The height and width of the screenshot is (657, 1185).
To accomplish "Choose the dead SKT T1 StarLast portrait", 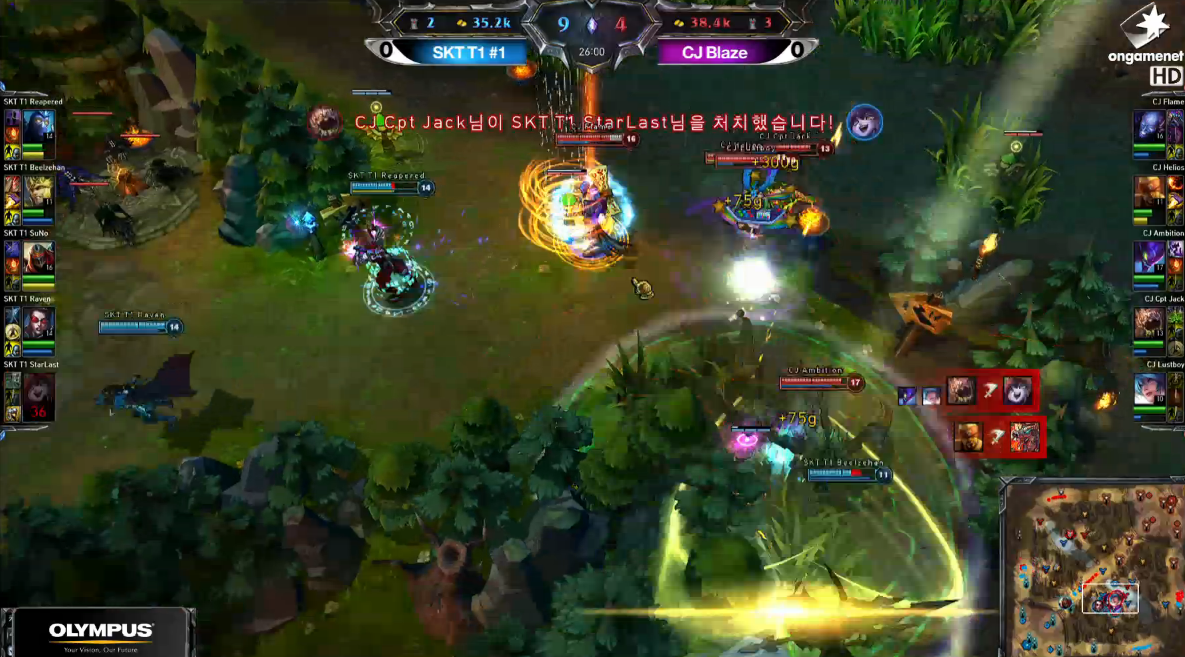I will (39, 388).
